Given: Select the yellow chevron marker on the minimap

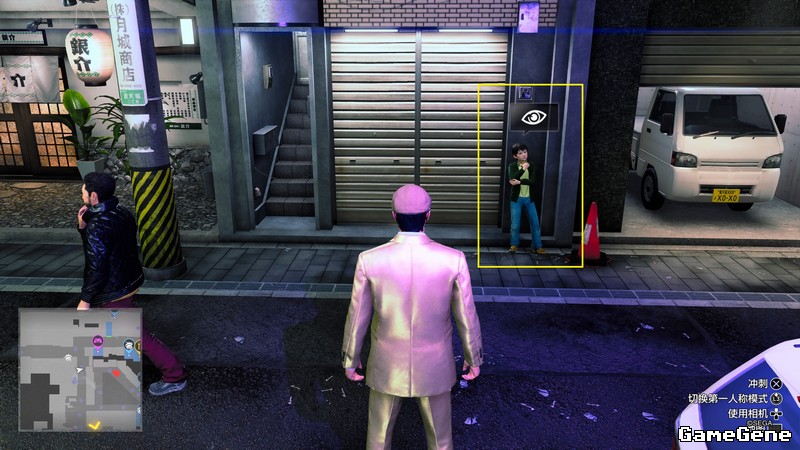Looking at the screenshot, I should pos(96,424).
